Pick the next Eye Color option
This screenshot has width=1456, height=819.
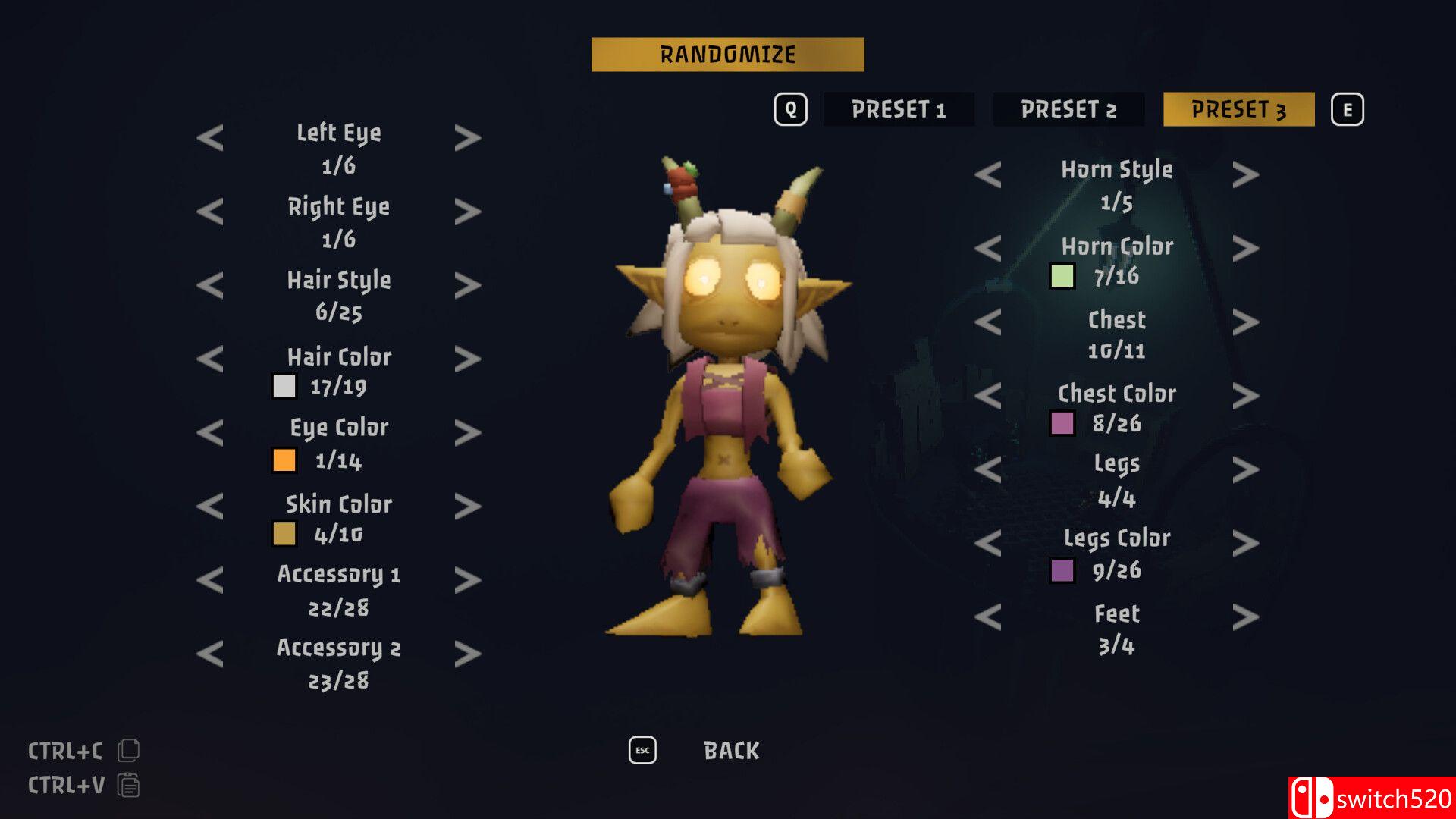(468, 432)
